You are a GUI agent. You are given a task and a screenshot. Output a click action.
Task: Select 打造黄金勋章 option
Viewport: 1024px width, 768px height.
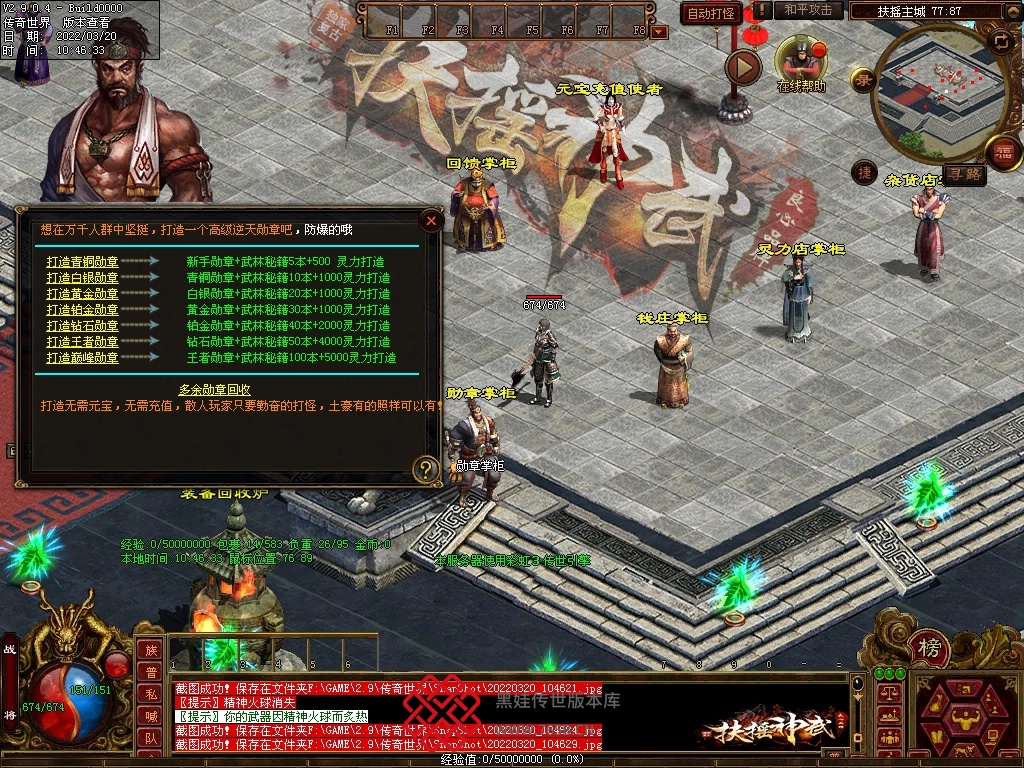tap(82, 294)
